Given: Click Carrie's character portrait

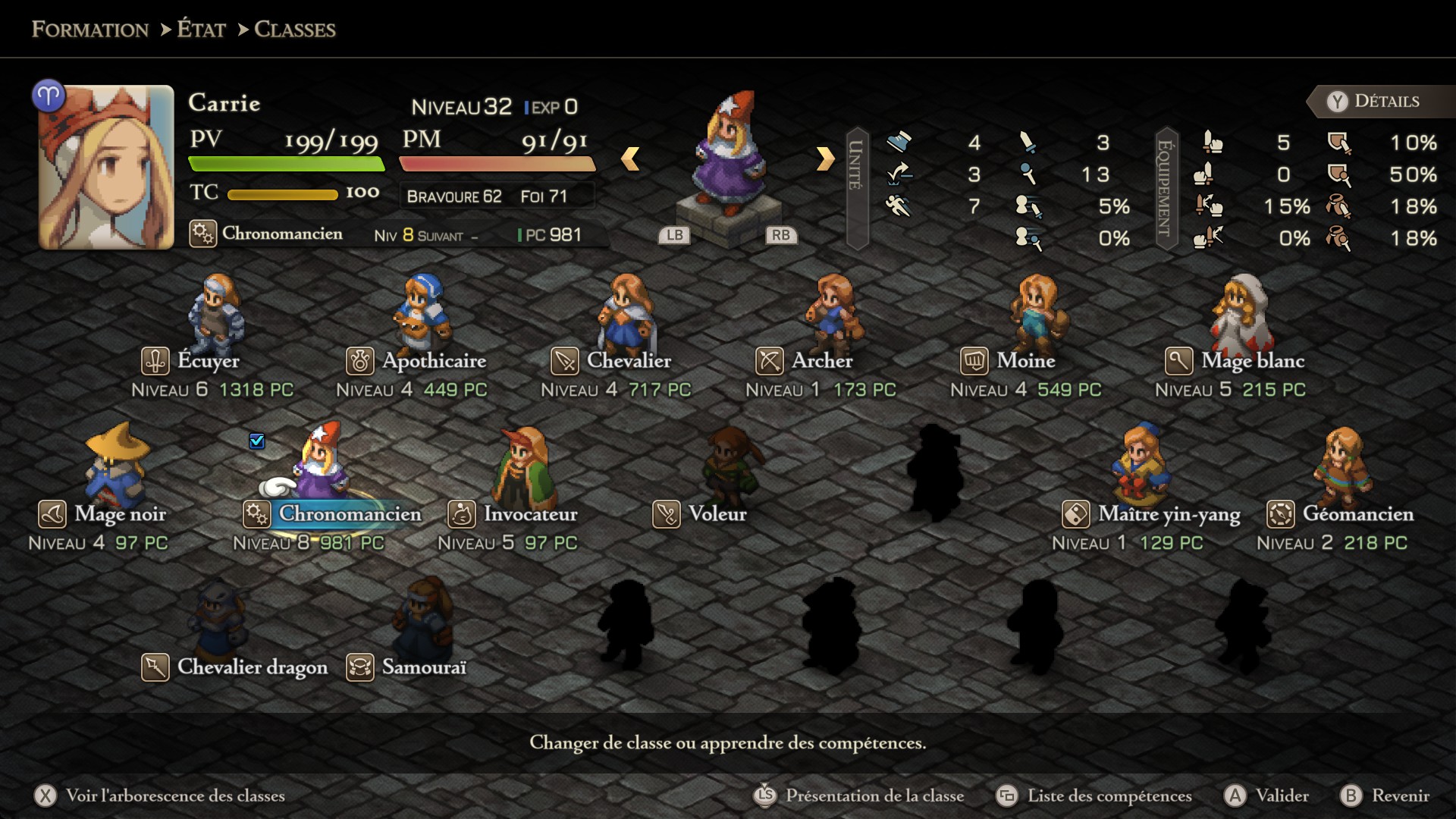Looking at the screenshot, I should coord(106,167).
